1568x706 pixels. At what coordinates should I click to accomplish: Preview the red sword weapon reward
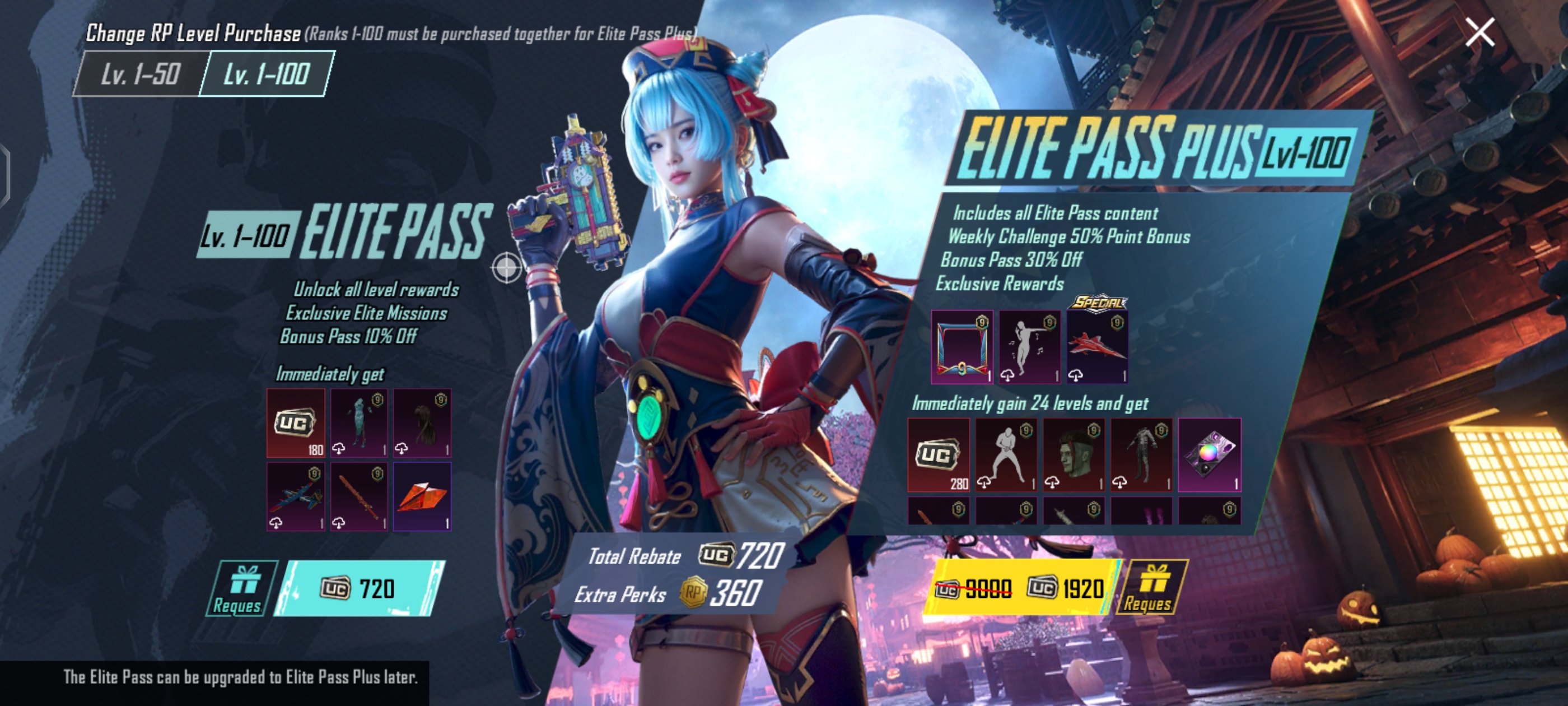pyautogui.click(x=359, y=497)
